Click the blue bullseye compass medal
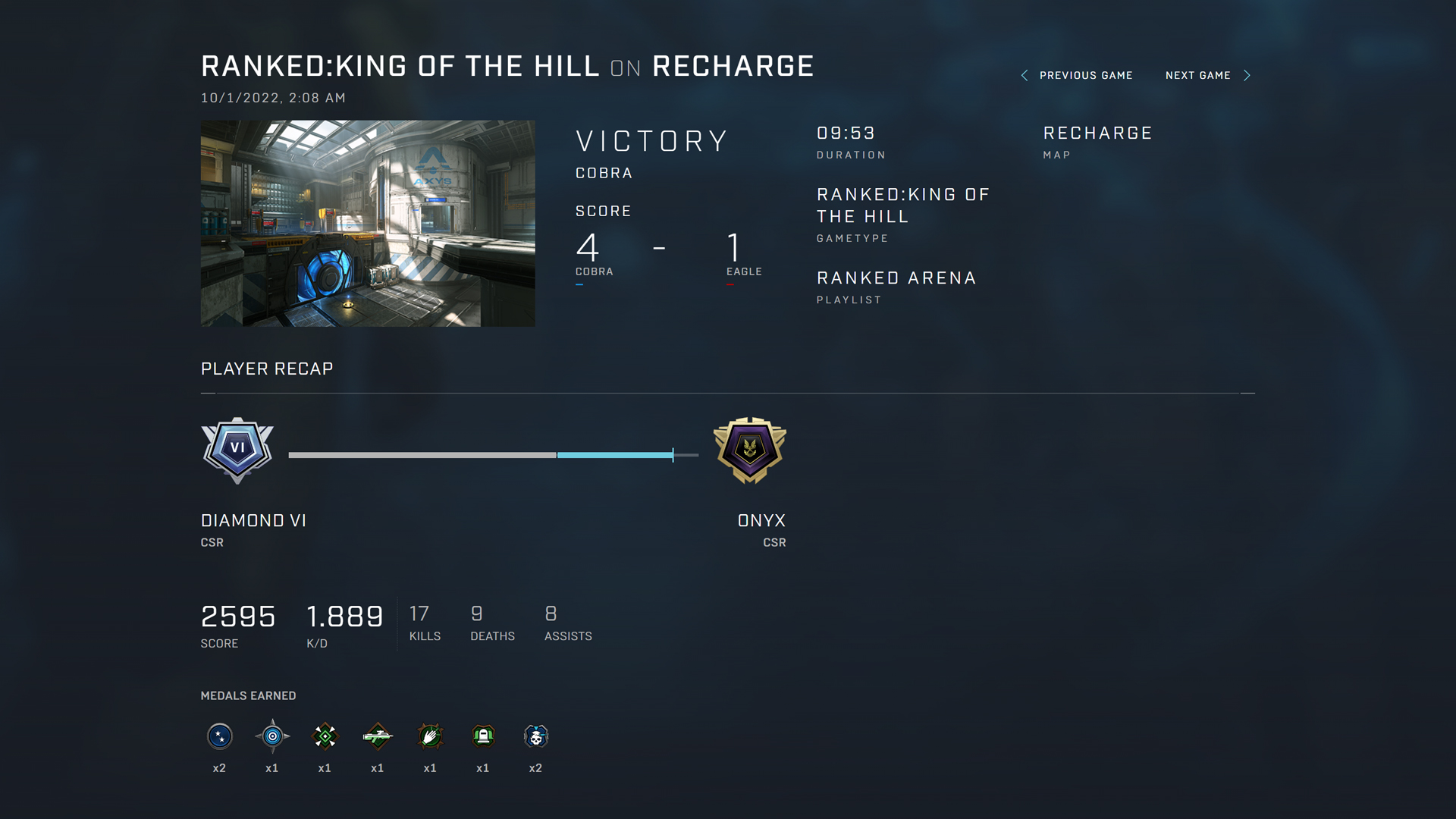This screenshot has height=819, width=1456. tap(272, 736)
